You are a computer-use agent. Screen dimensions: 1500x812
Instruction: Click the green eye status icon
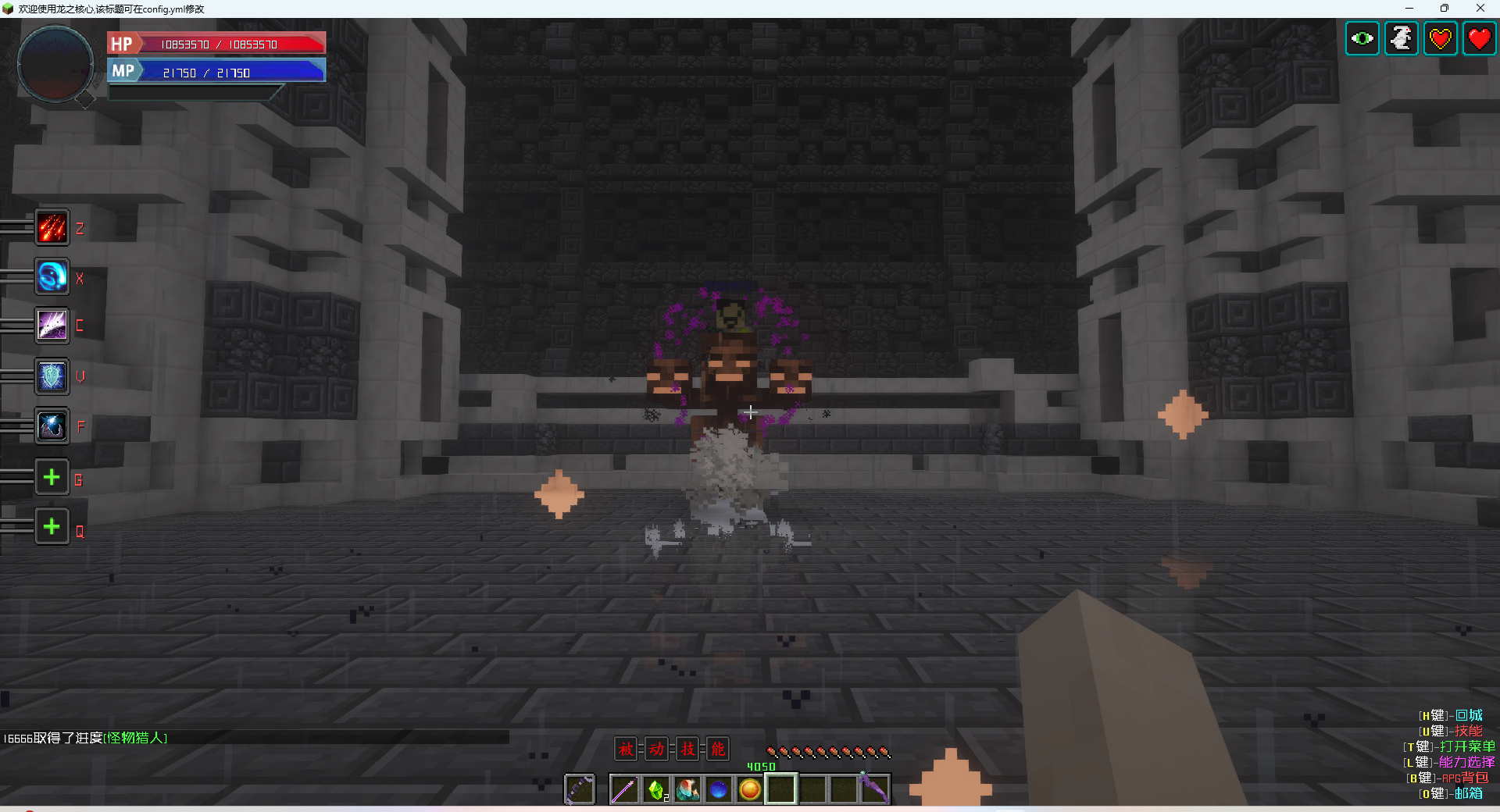click(1362, 38)
